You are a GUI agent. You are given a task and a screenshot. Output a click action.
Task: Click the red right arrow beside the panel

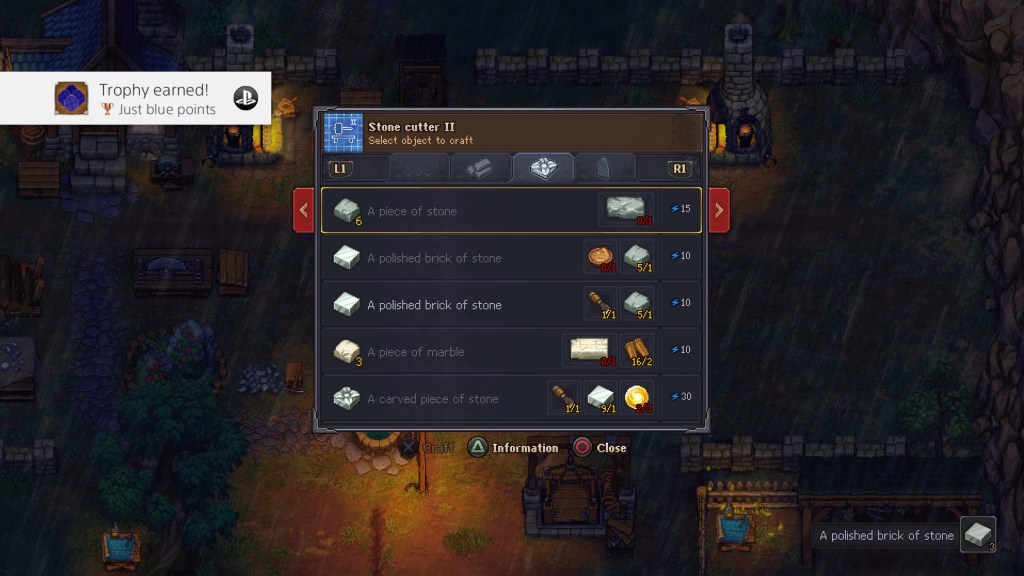click(x=718, y=210)
